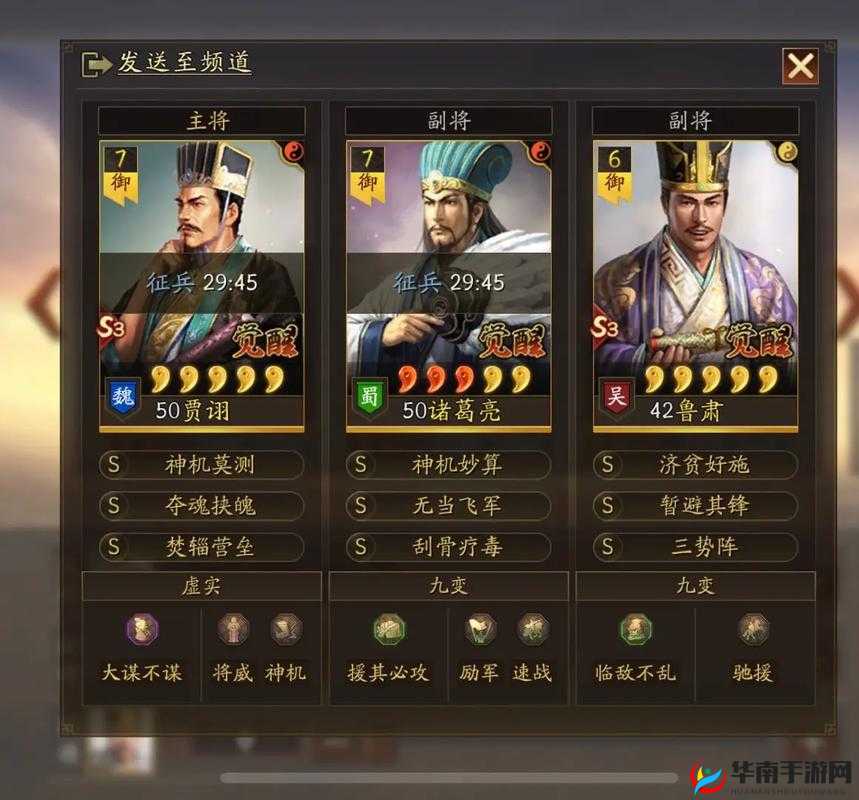Inspect the 援其必攻 tactic icon

tap(388, 630)
